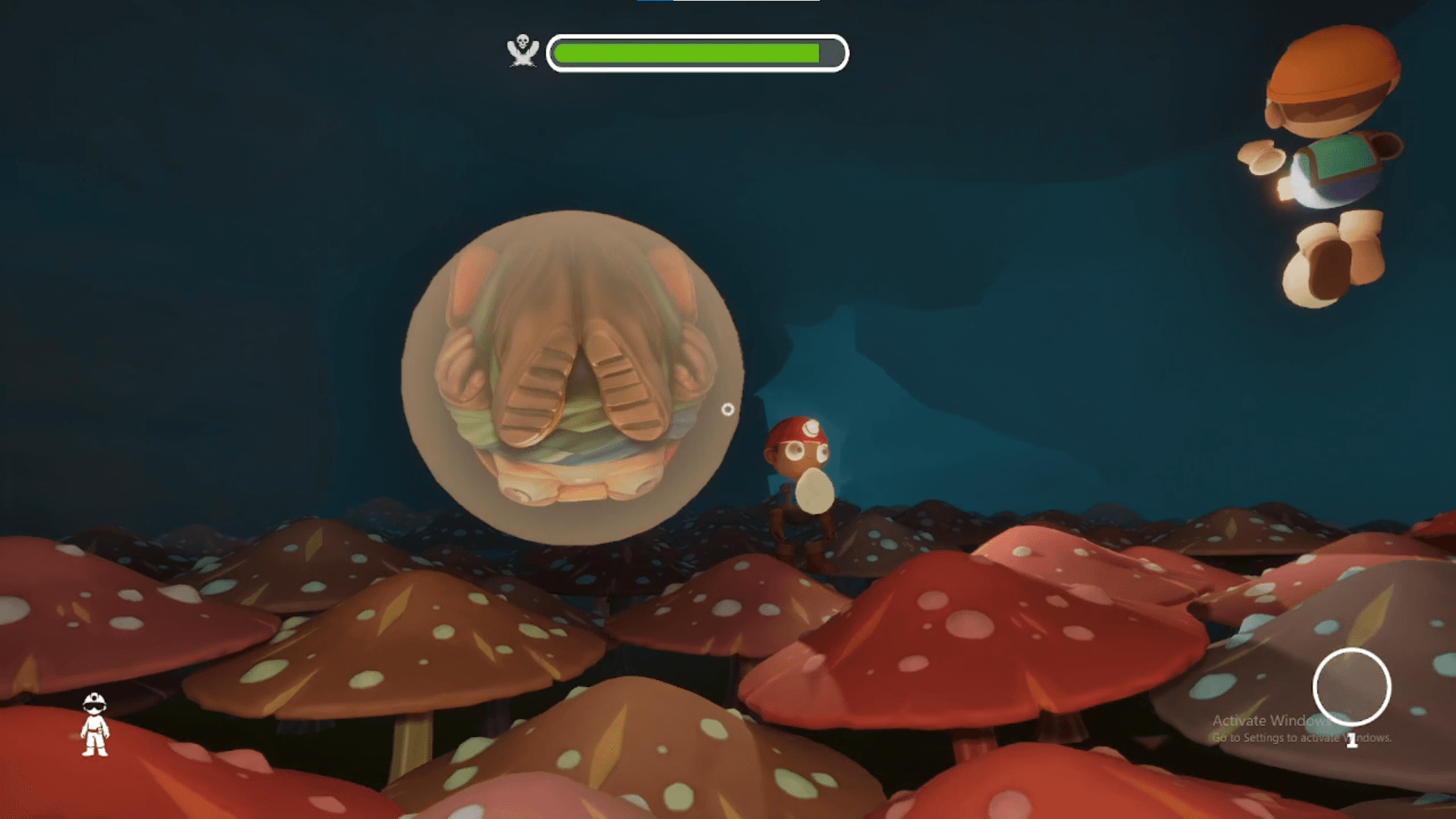This screenshot has width=1456, height=819.
Task: Click the white player character icon
Action: pyautogui.click(x=95, y=724)
